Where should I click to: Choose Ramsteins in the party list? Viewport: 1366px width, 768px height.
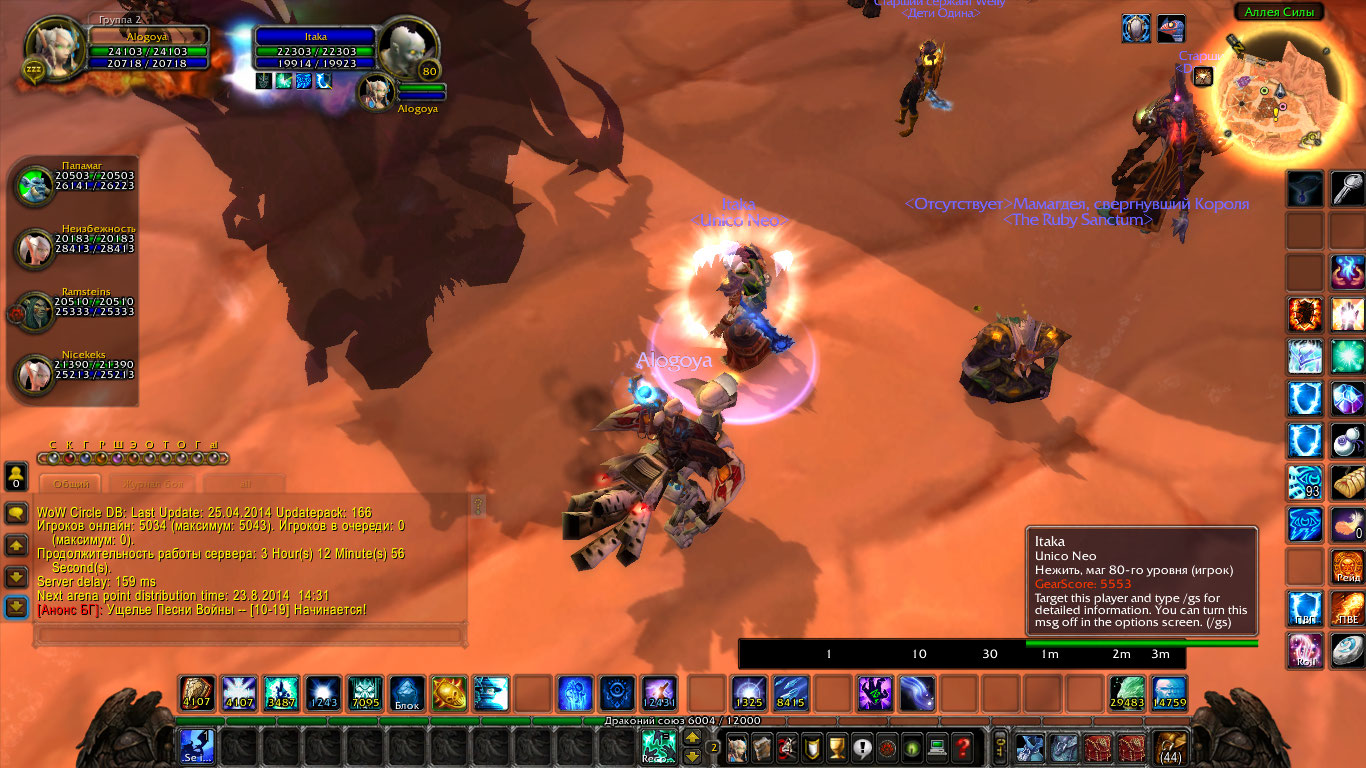[34, 311]
